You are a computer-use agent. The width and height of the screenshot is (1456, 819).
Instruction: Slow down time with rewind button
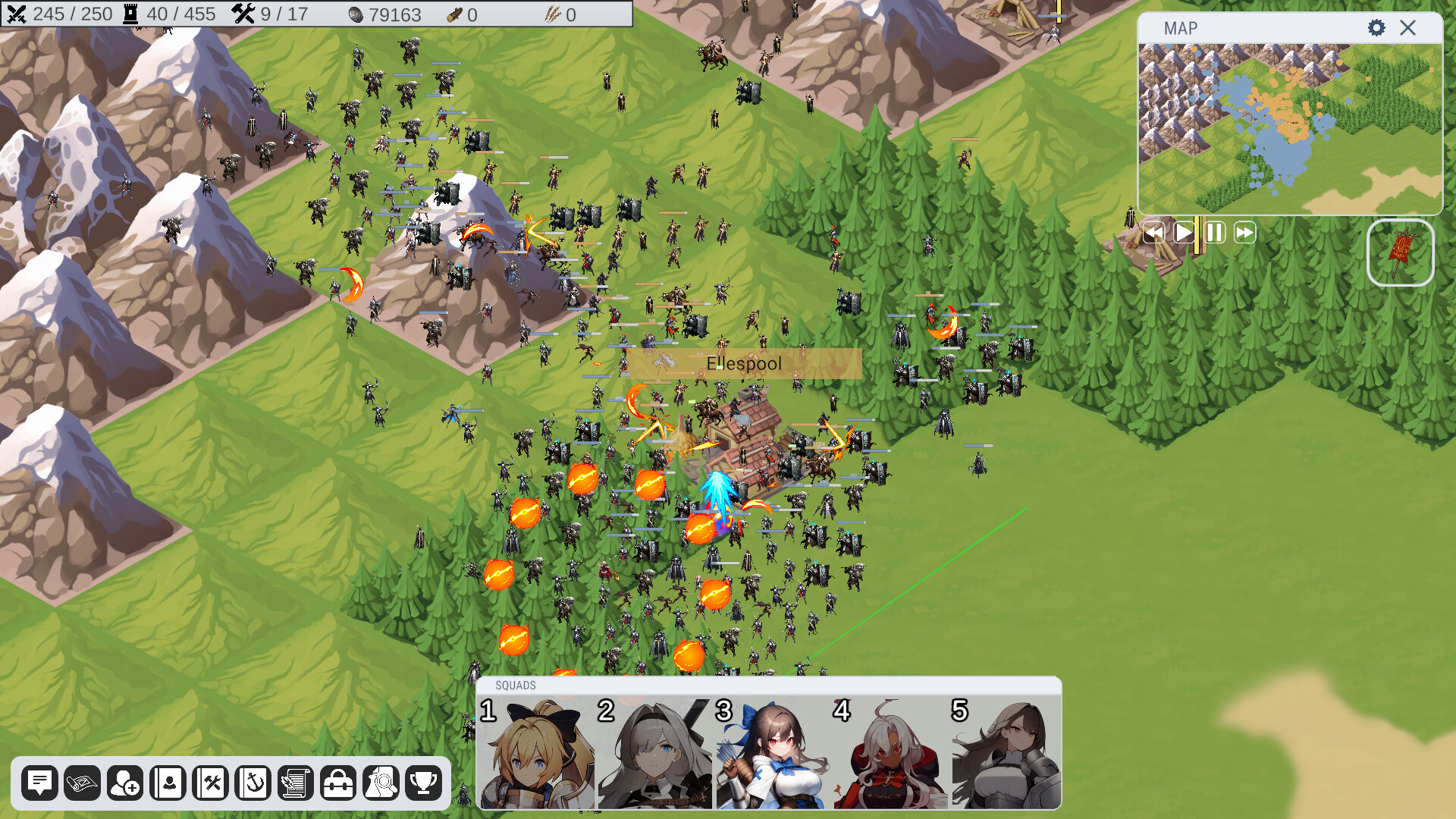tap(1153, 234)
